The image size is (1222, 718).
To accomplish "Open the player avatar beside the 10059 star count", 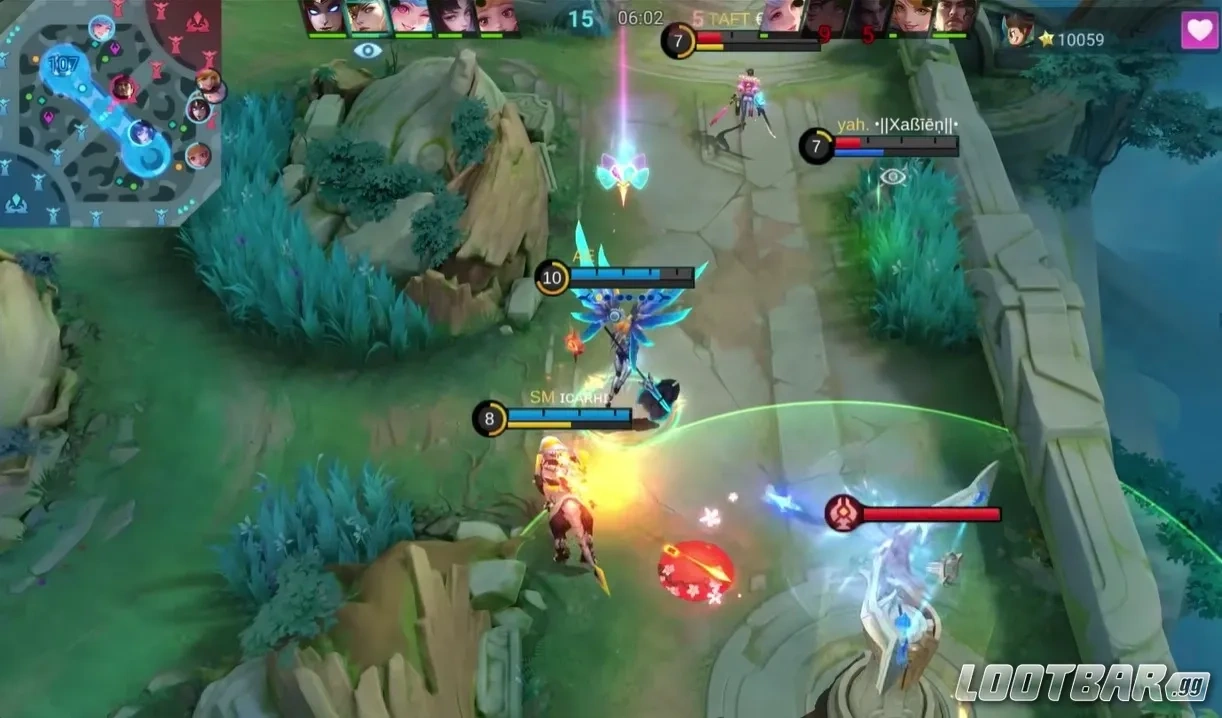I will click(1018, 30).
